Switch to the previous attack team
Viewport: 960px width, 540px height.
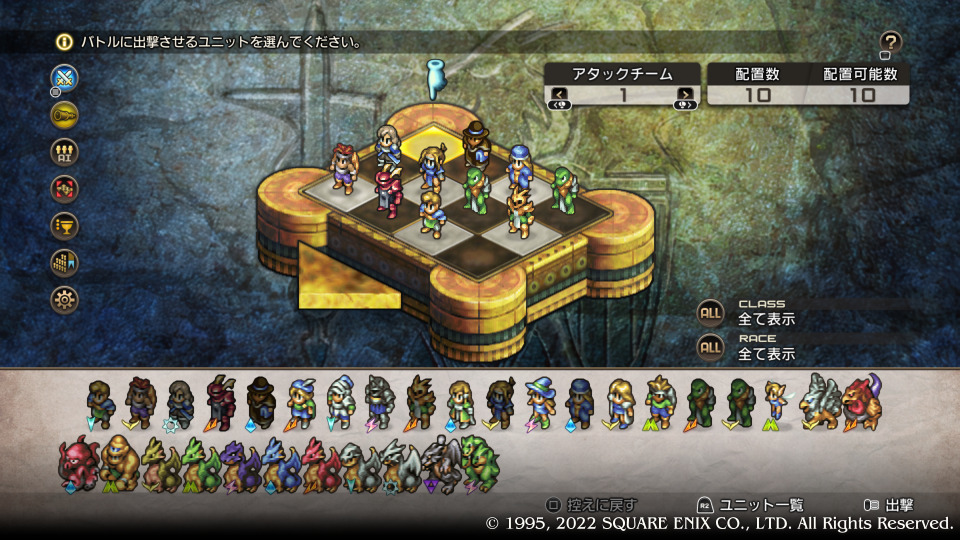(560, 95)
